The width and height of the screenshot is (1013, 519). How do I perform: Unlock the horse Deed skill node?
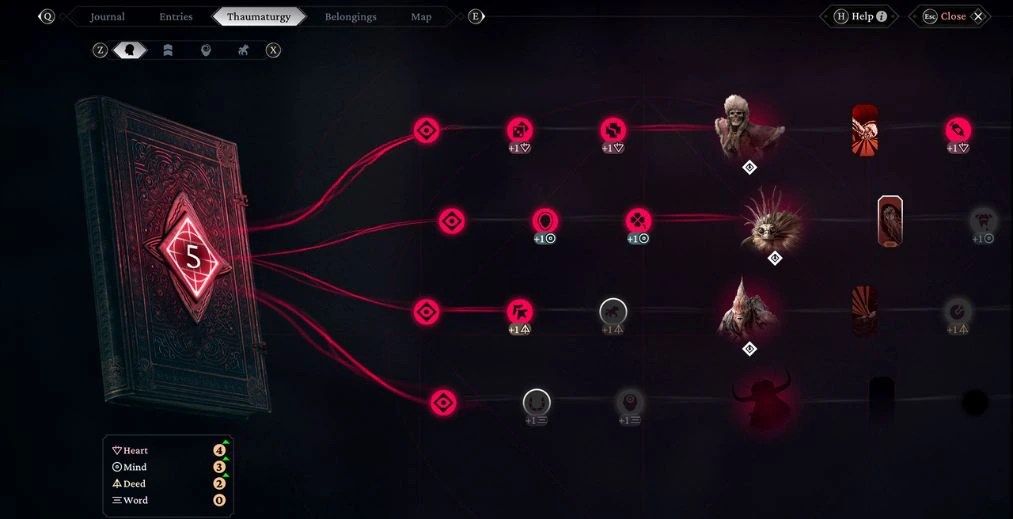pyautogui.click(x=613, y=312)
